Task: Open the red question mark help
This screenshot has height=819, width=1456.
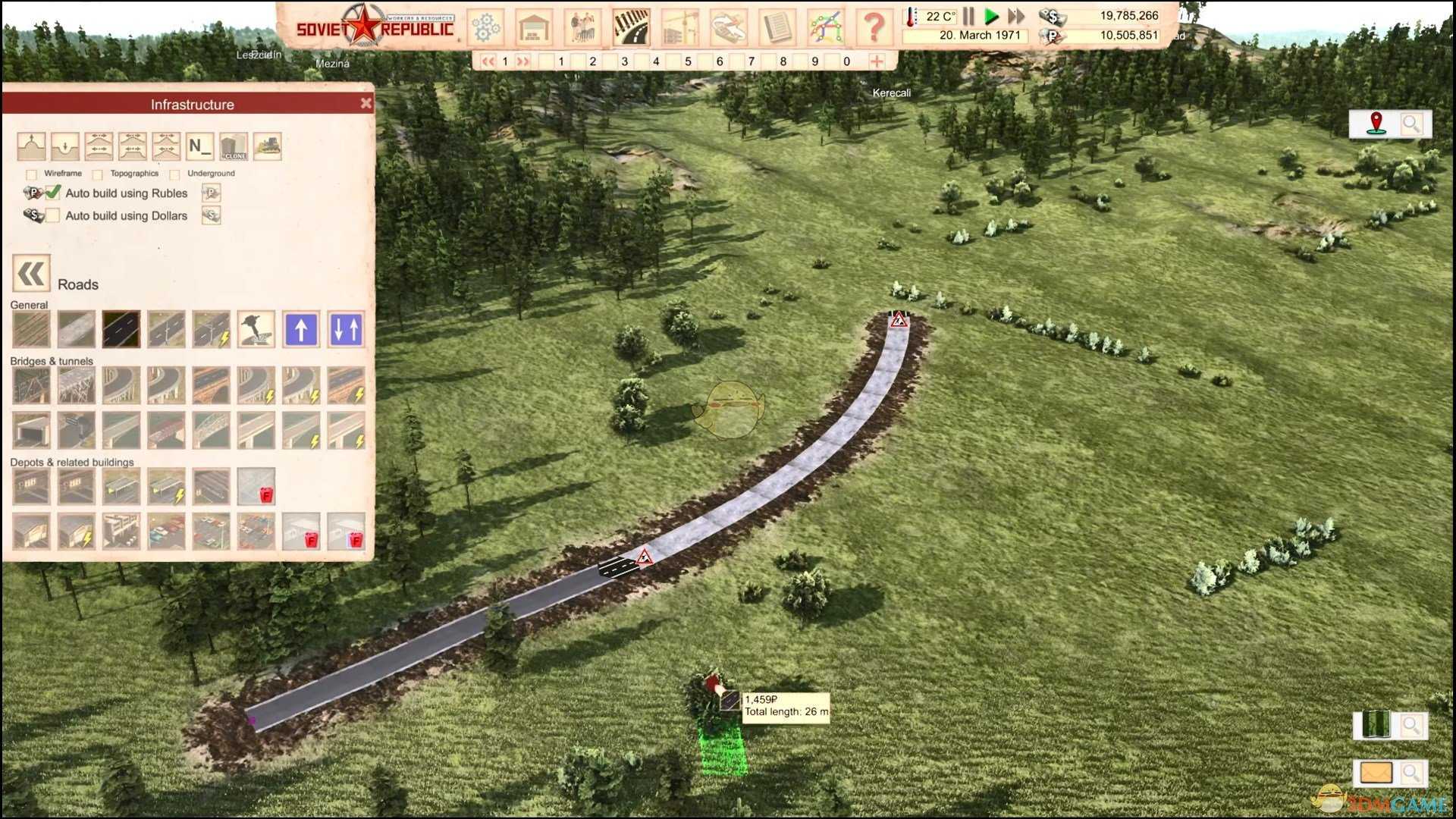Action: (x=874, y=27)
